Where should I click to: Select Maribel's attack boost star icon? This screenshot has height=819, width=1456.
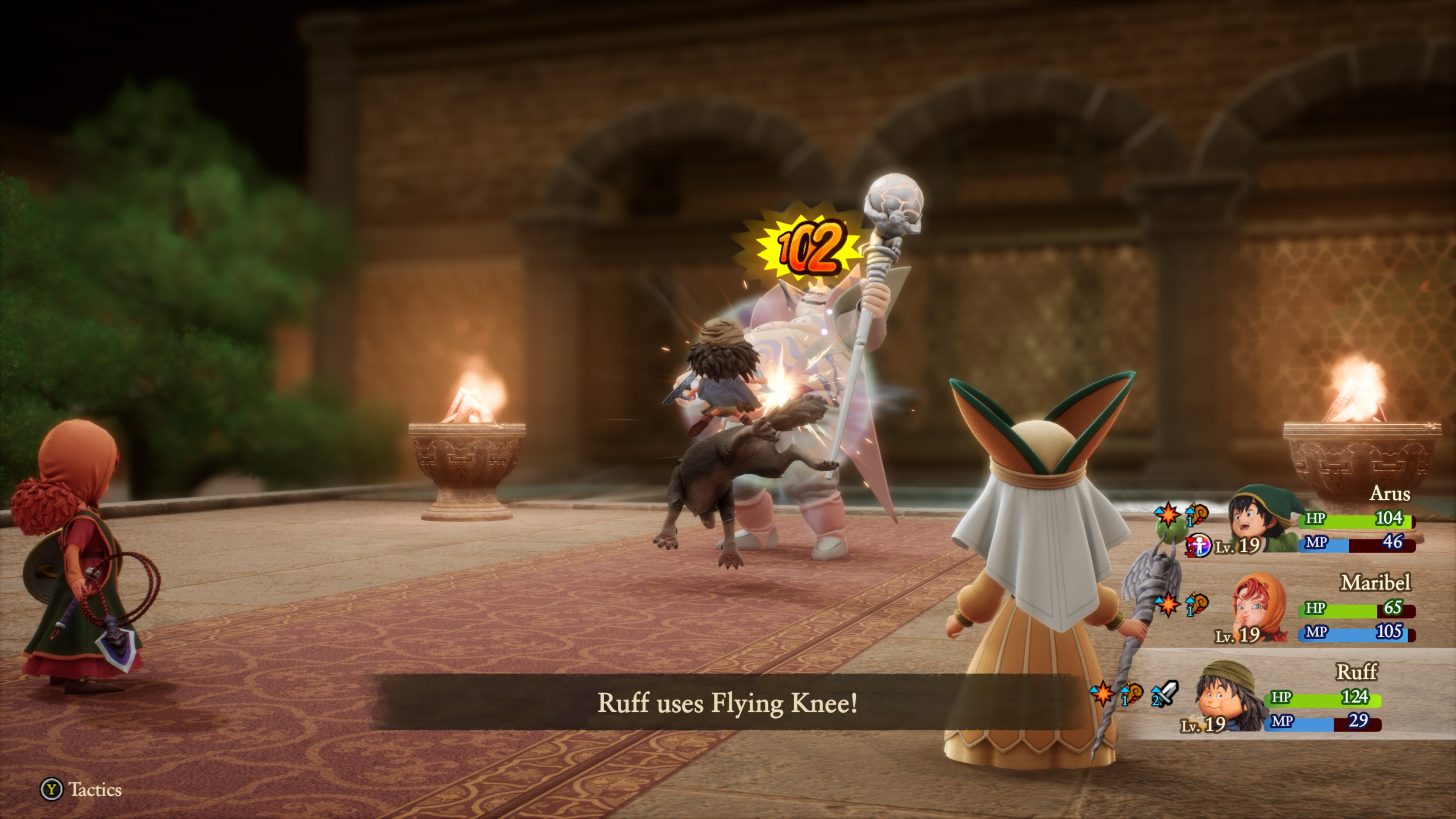pyautogui.click(x=1168, y=605)
